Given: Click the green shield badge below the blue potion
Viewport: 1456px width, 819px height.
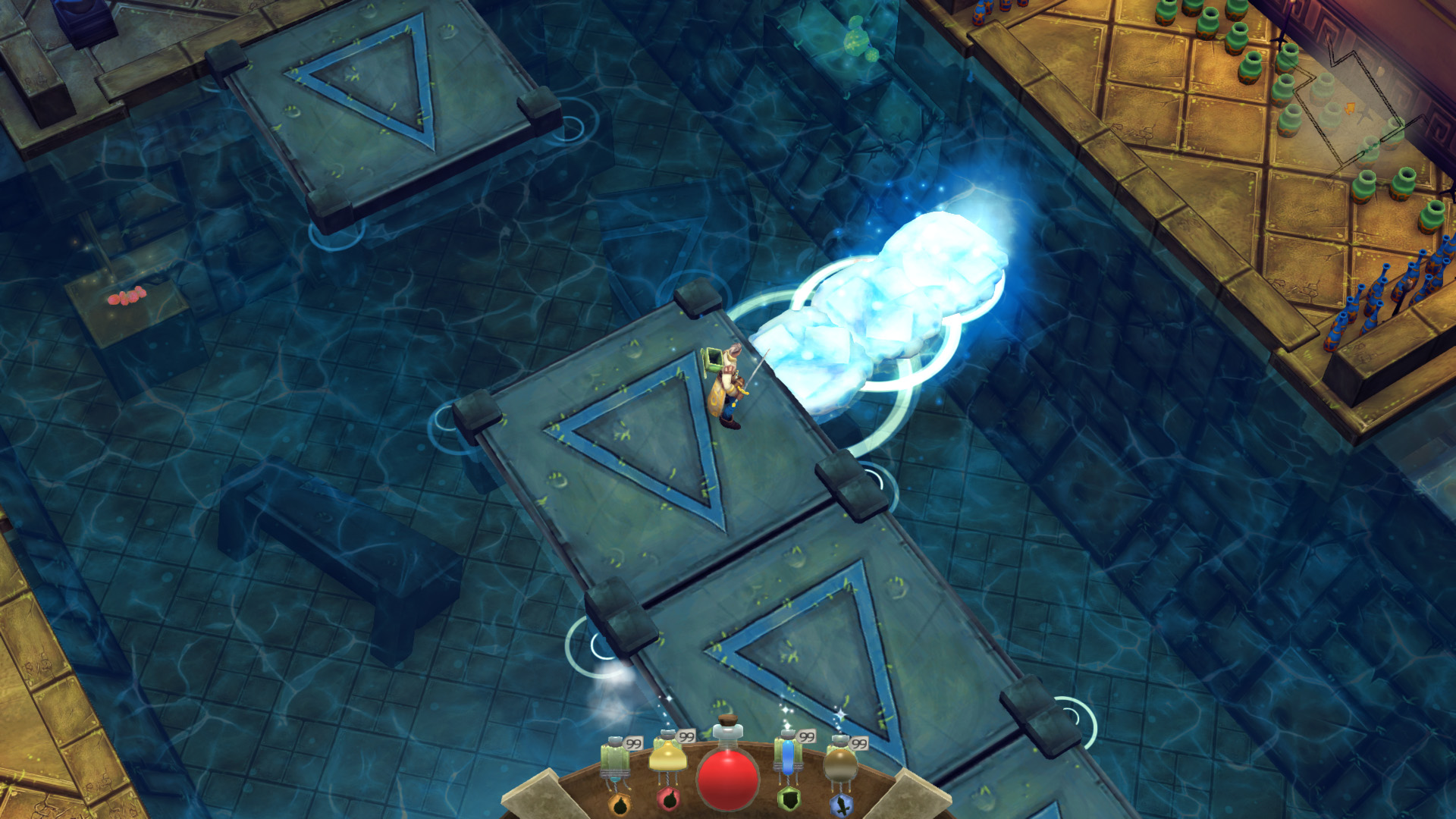Looking at the screenshot, I should [789, 798].
